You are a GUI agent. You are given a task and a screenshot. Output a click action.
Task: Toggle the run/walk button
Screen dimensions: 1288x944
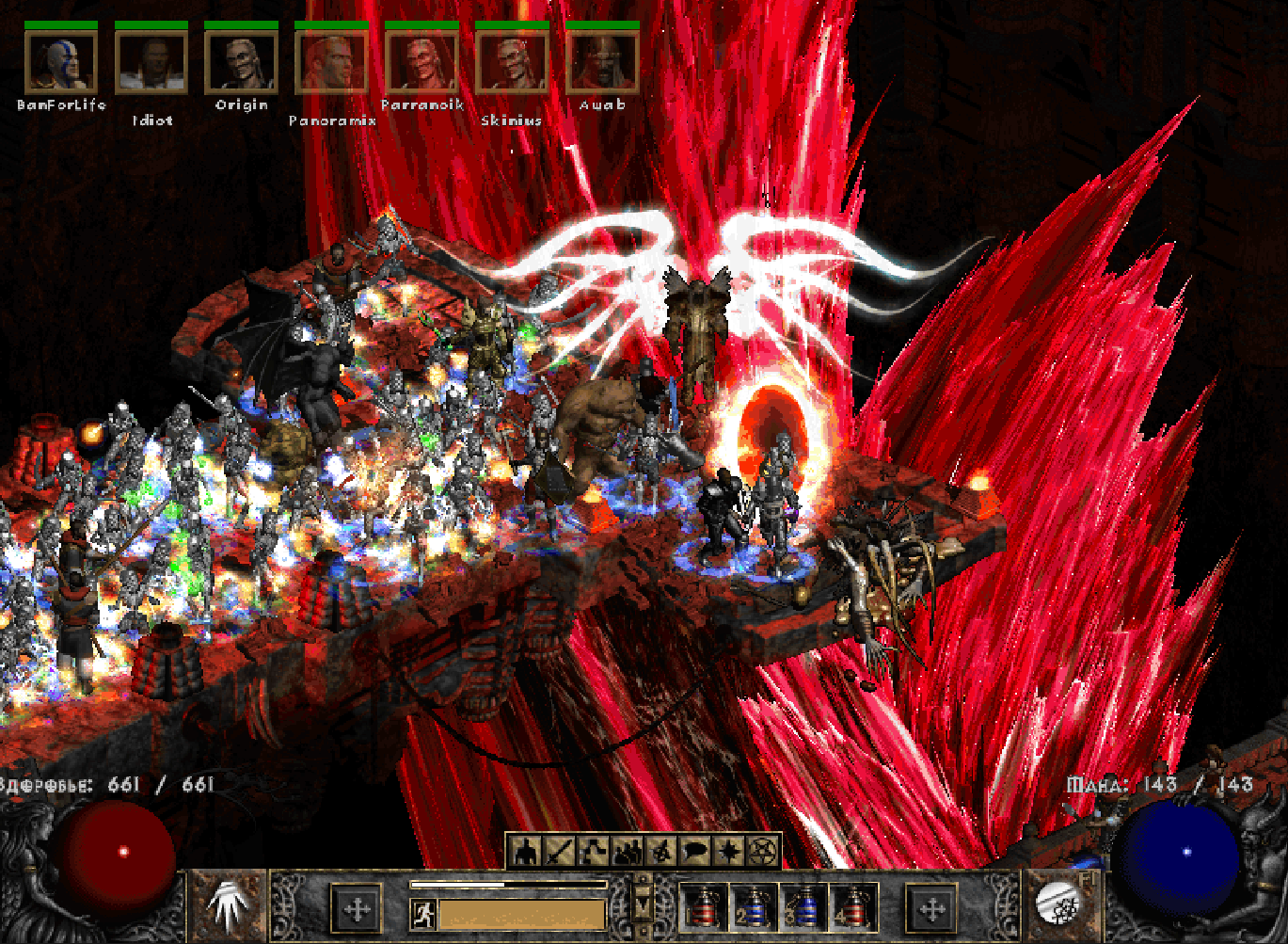click(423, 913)
